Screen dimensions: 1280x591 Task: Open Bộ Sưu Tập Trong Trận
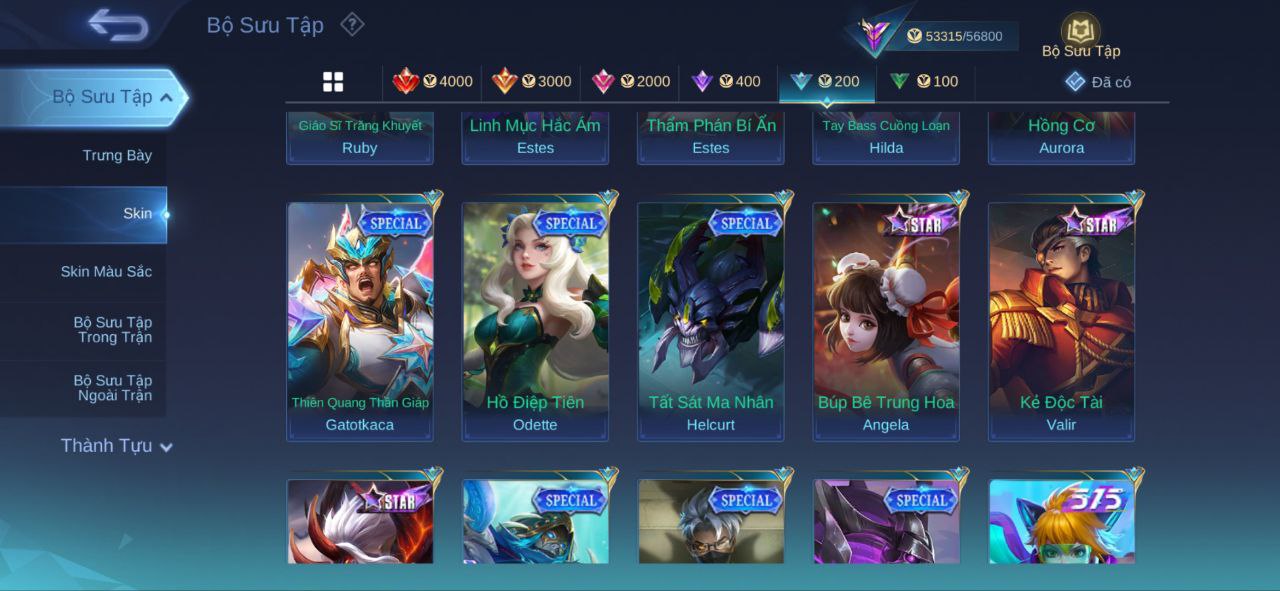(x=113, y=330)
